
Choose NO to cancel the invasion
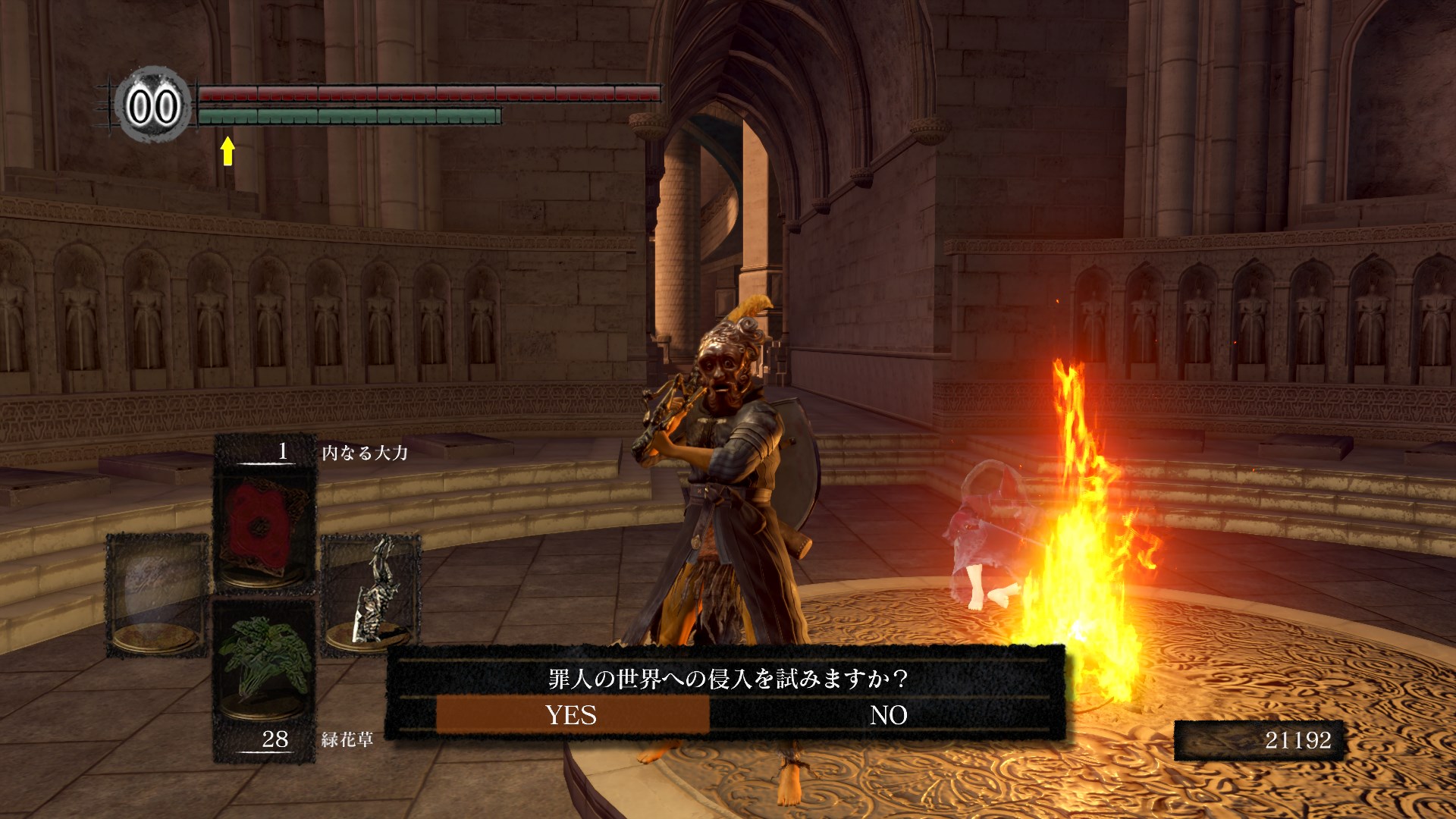pos(888,715)
